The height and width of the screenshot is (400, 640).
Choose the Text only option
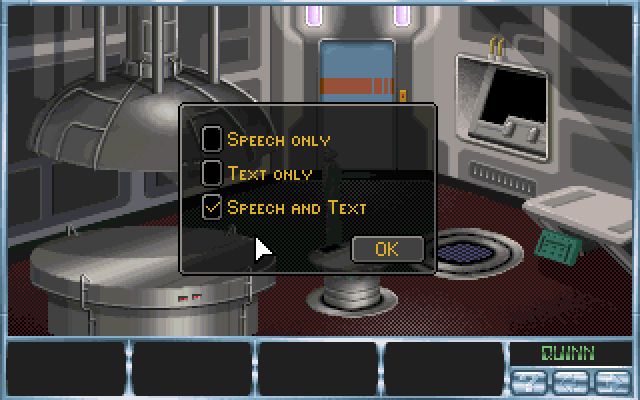pos(212,173)
